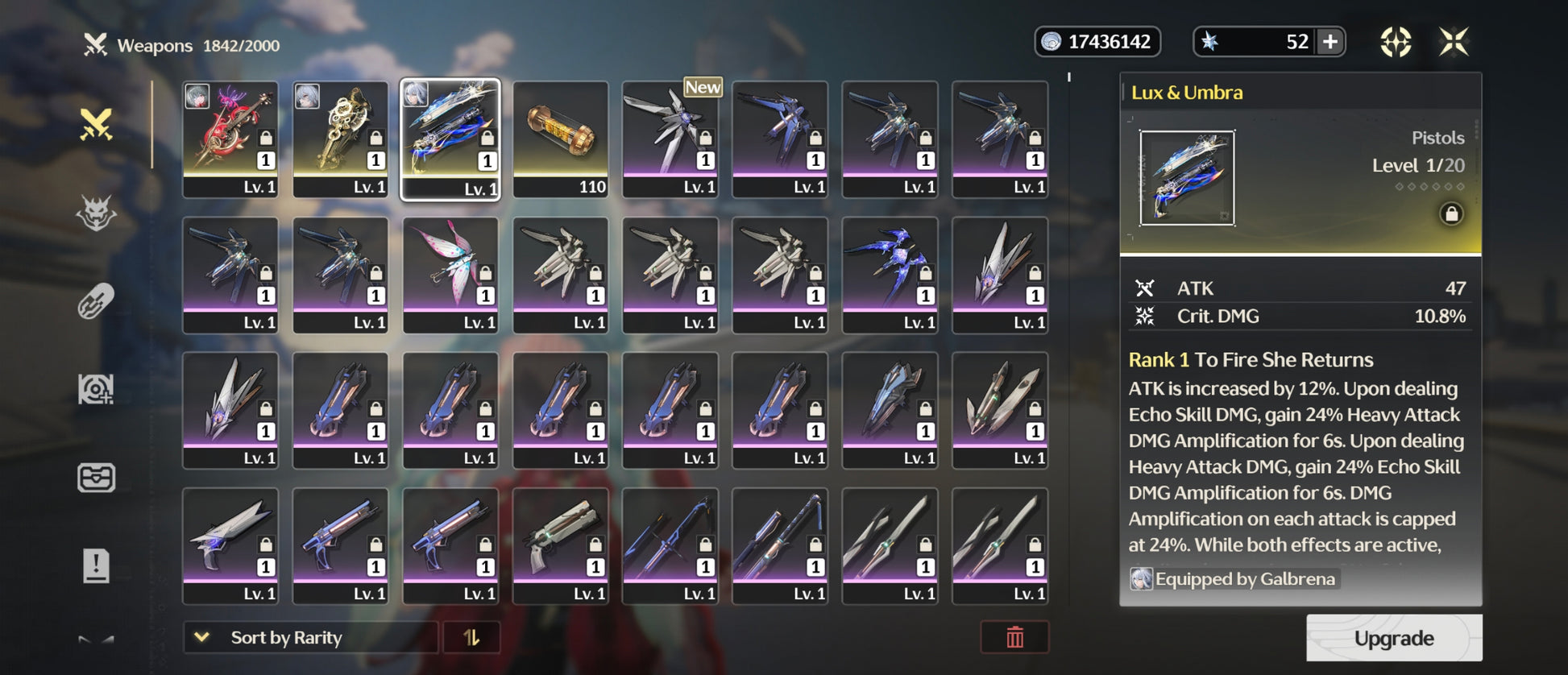The image size is (1568, 675).
Task: Open the red trash discard mode
Action: 1014,637
